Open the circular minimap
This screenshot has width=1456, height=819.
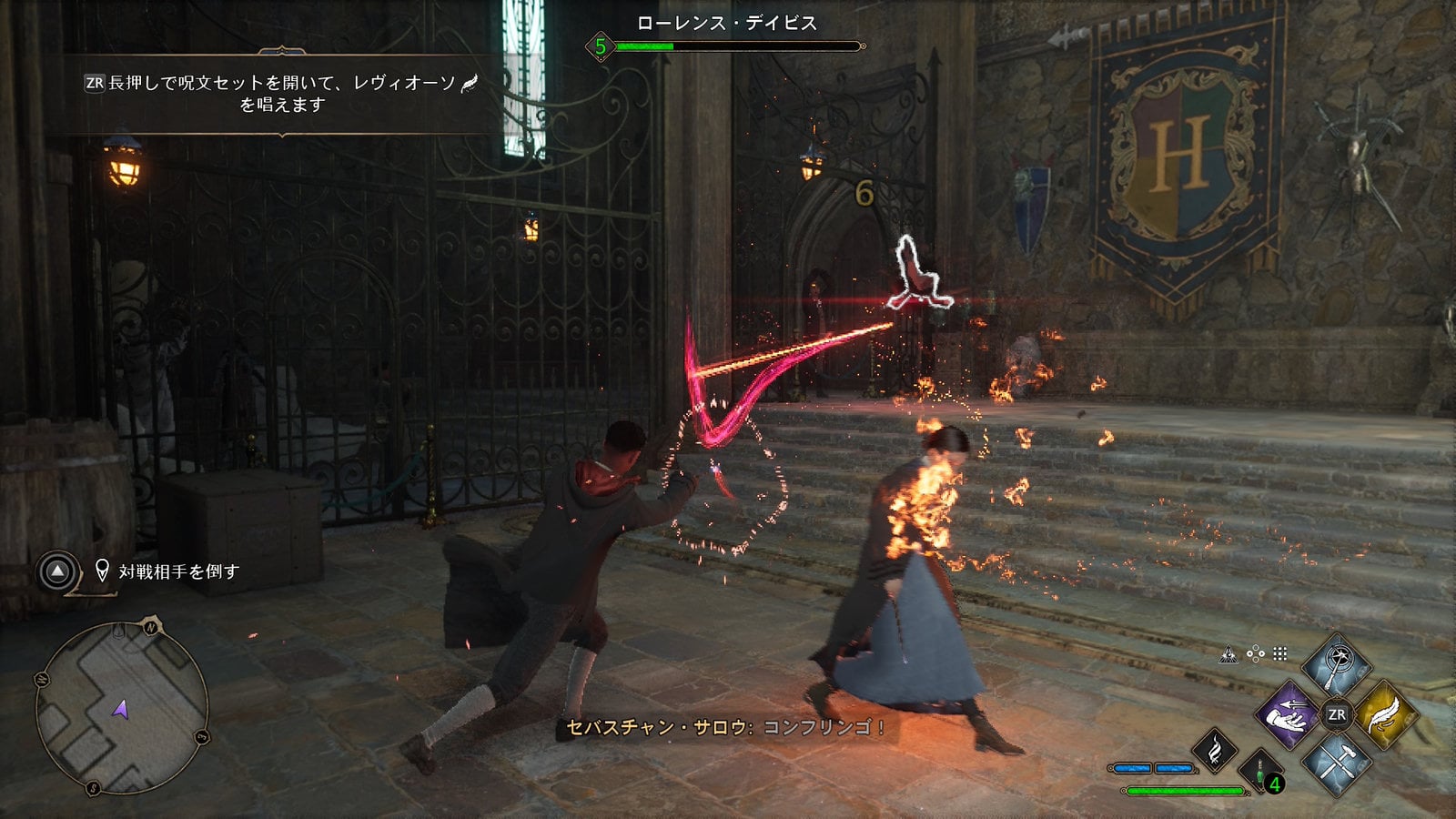point(122,707)
